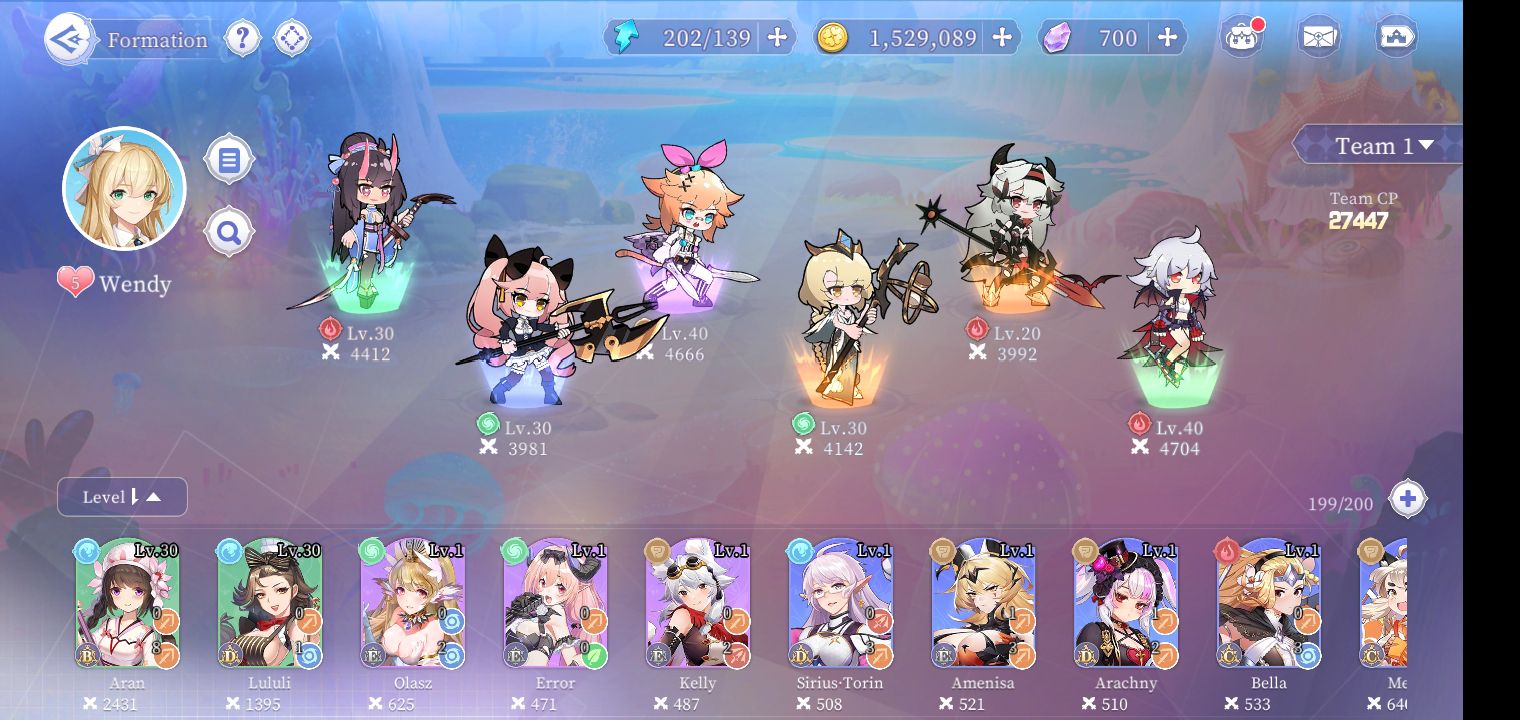The height and width of the screenshot is (720, 1520).
Task: Select the Bella character card
Action: coord(1269,604)
